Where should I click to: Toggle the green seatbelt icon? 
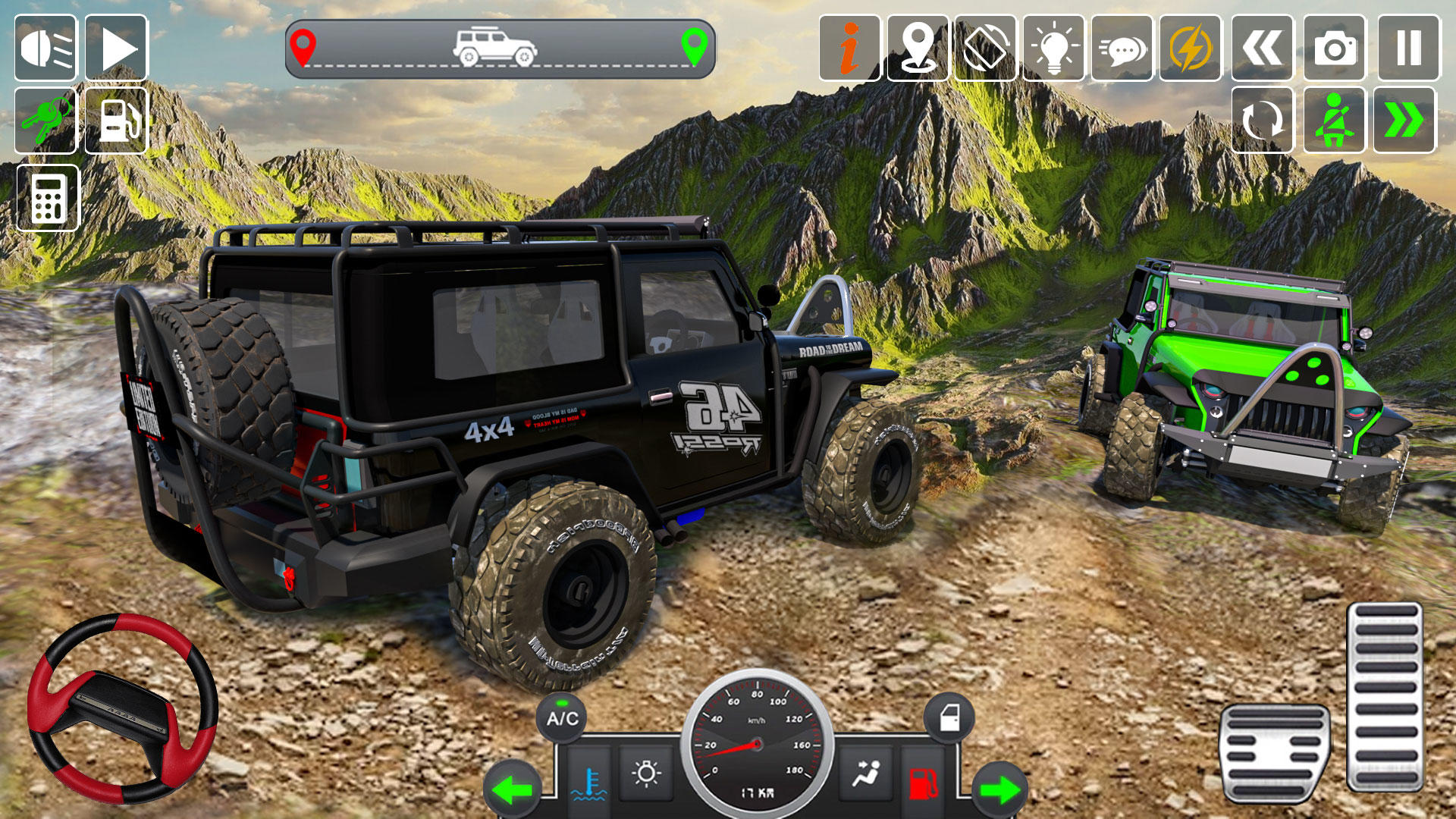pyautogui.click(x=1334, y=121)
